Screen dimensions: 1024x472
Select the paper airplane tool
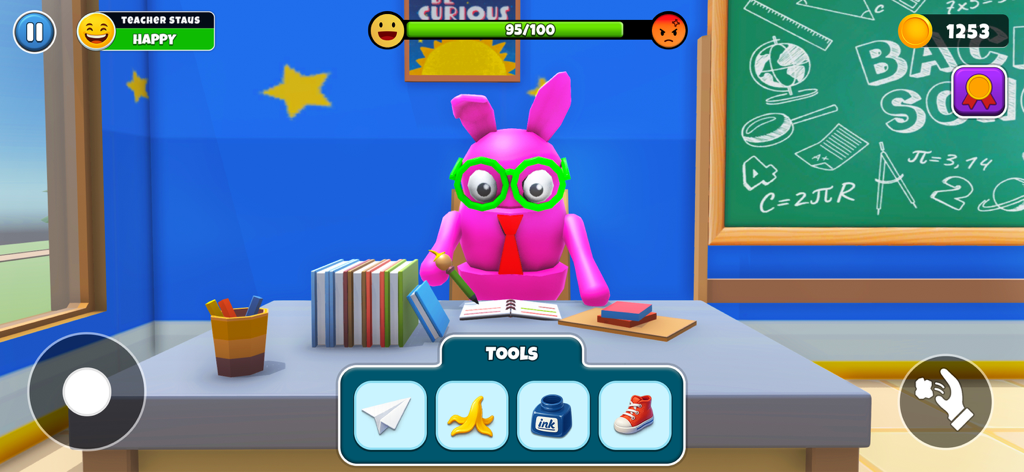pos(390,415)
